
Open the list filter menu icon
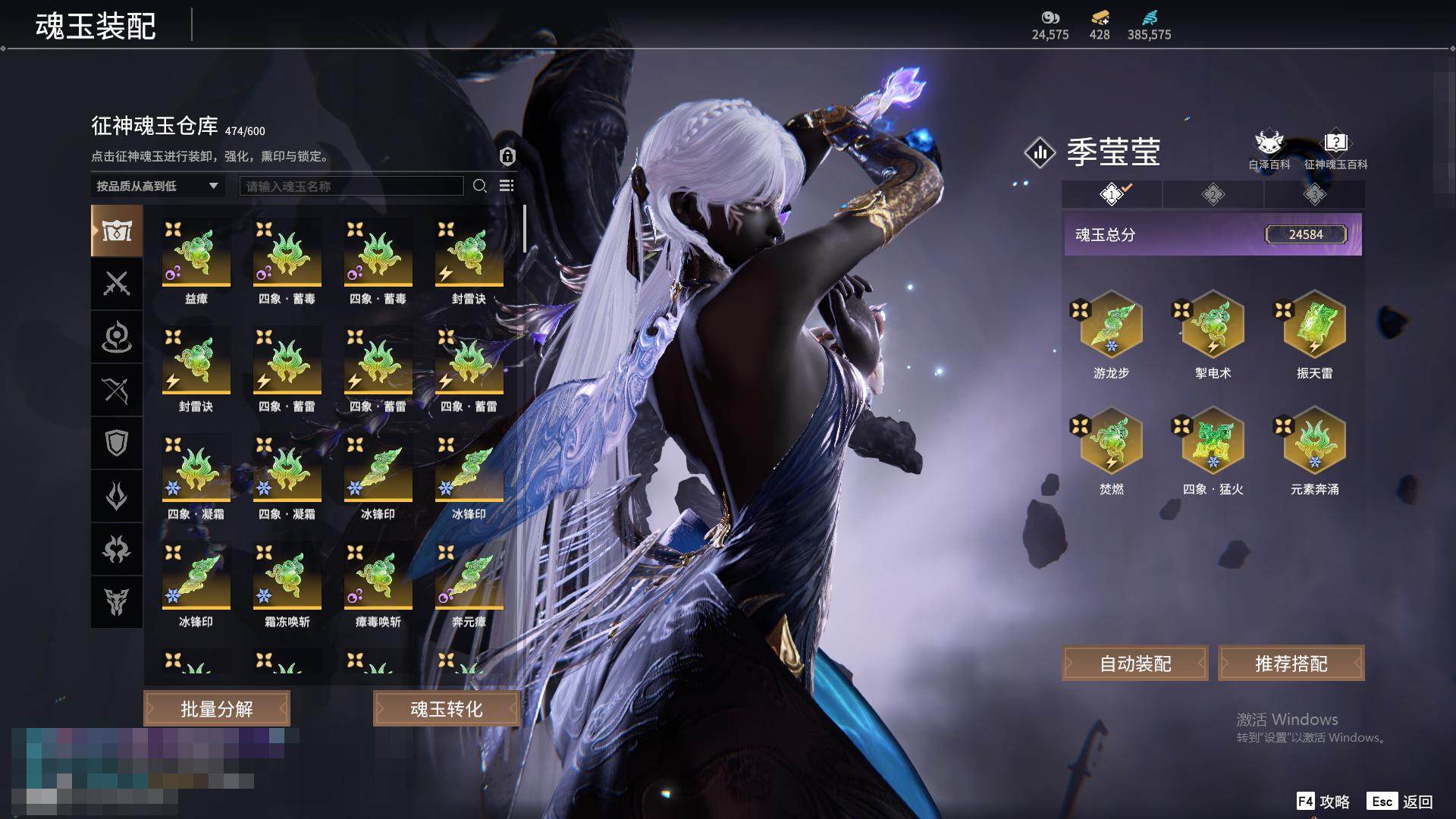(x=507, y=186)
